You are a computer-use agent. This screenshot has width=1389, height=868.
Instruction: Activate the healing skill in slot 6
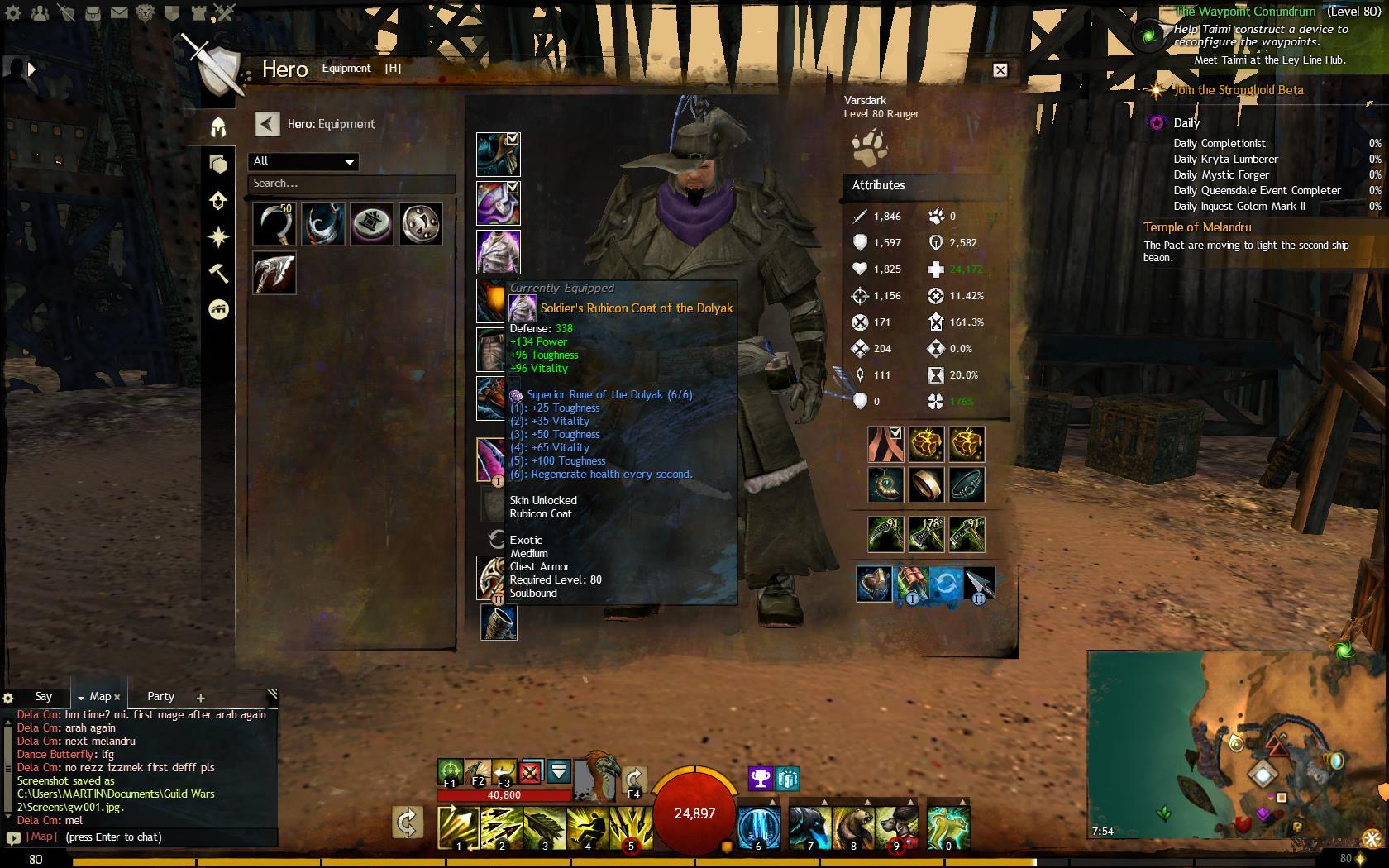[x=758, y=827]
